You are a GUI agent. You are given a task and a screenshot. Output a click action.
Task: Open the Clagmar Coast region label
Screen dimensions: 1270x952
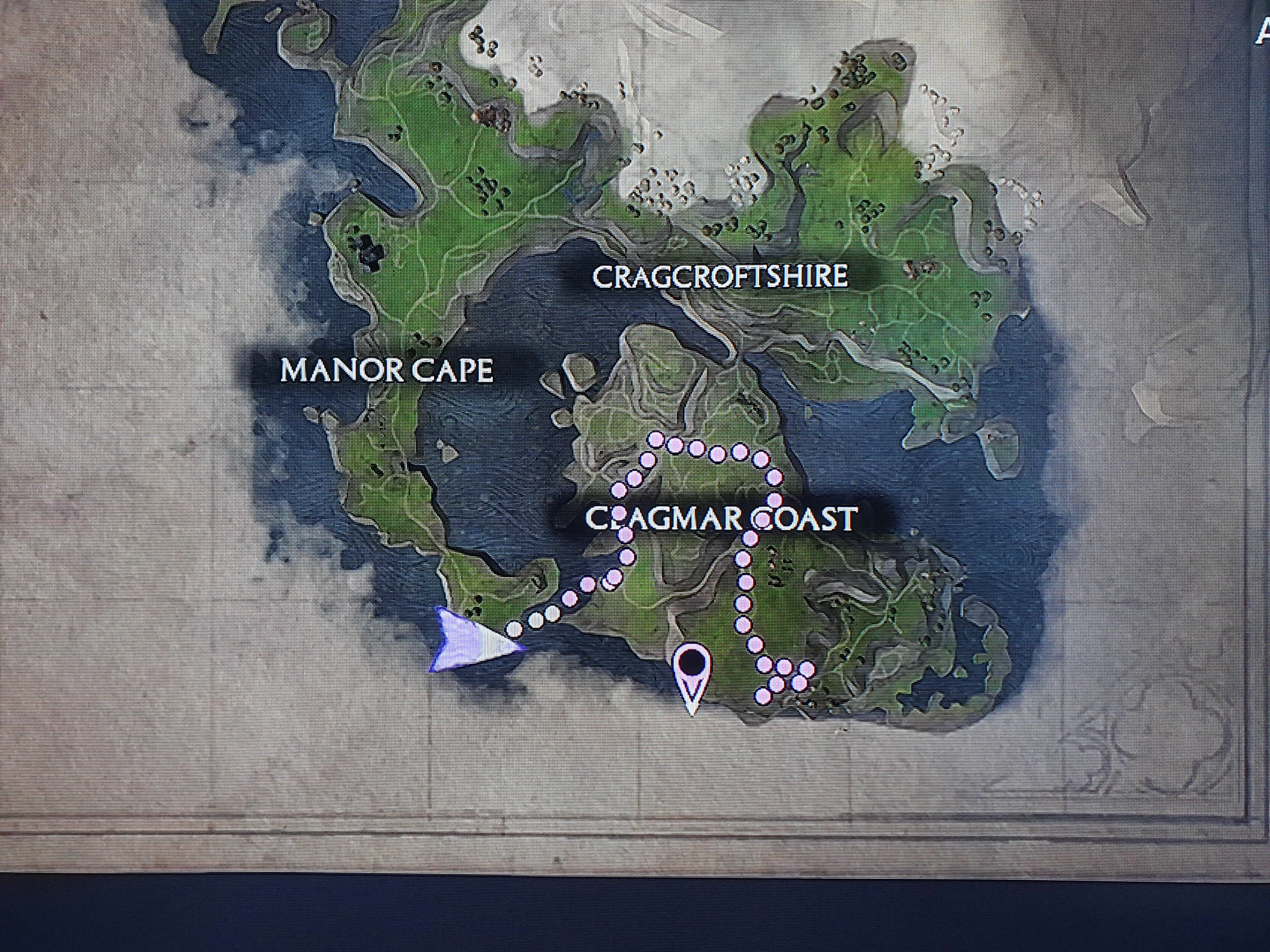[721, 518]
